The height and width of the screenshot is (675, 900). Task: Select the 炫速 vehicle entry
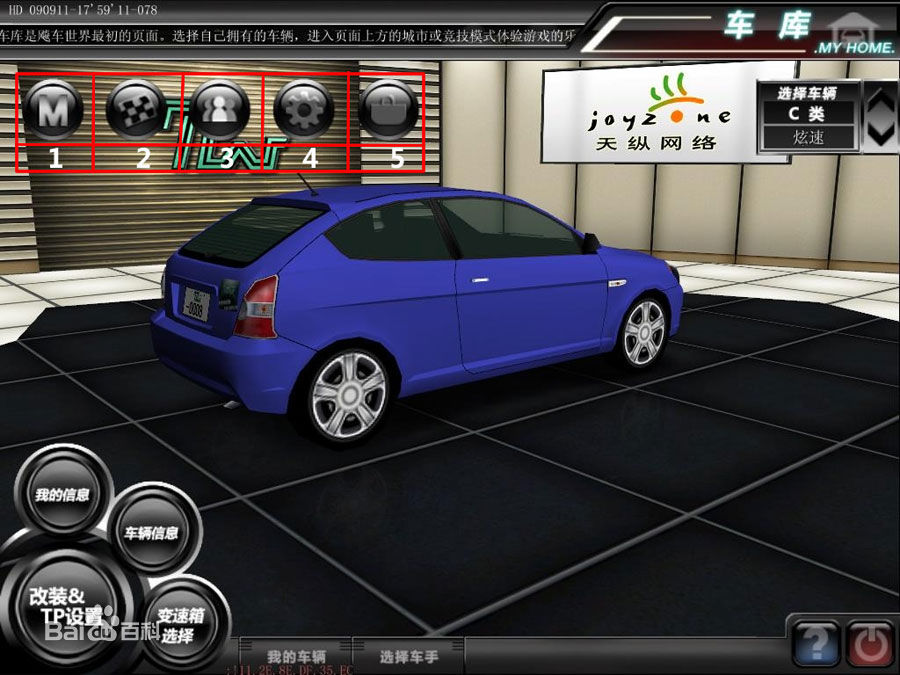click(807, 137)
